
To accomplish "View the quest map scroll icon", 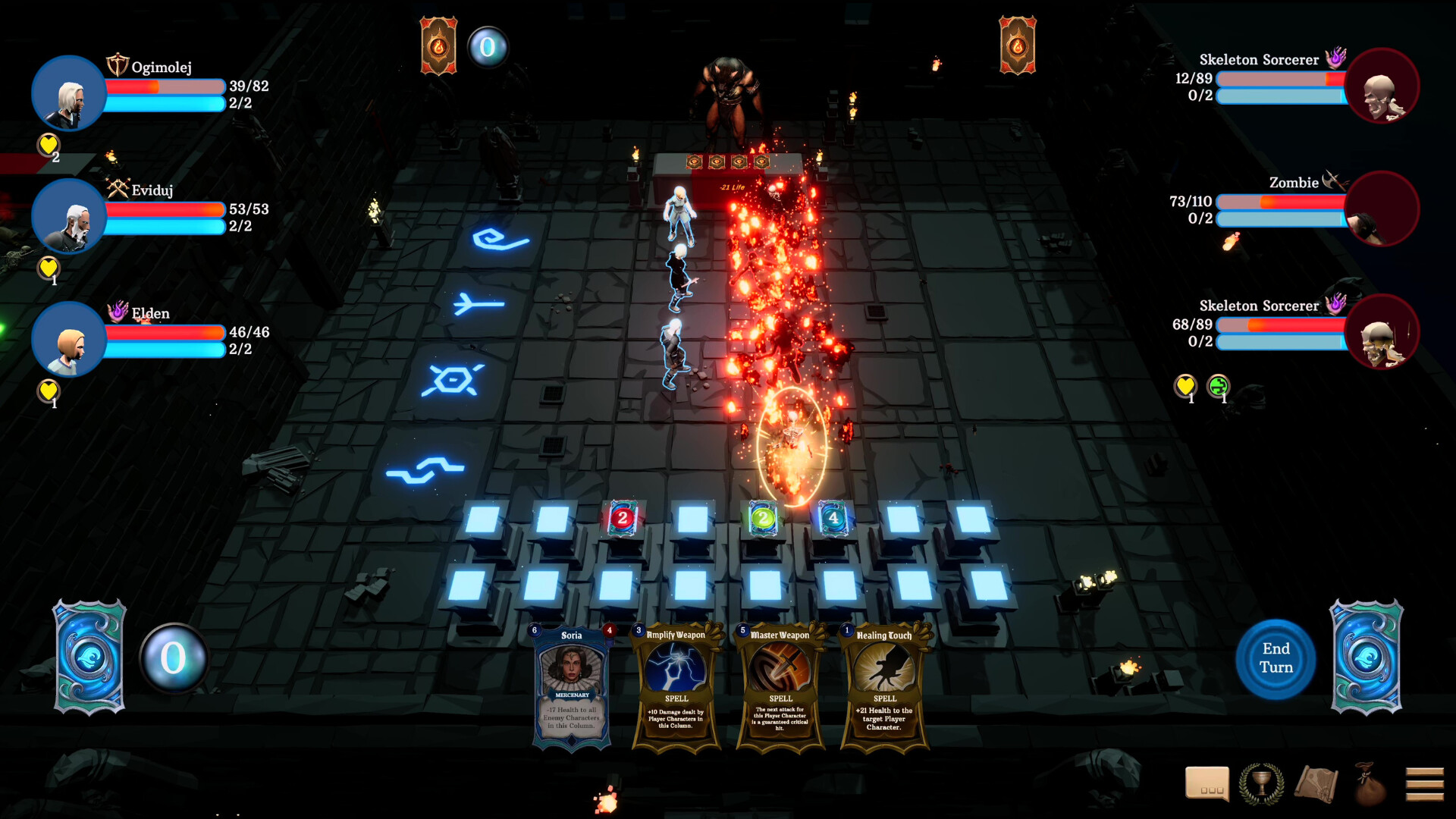I will click(1316, 784).
